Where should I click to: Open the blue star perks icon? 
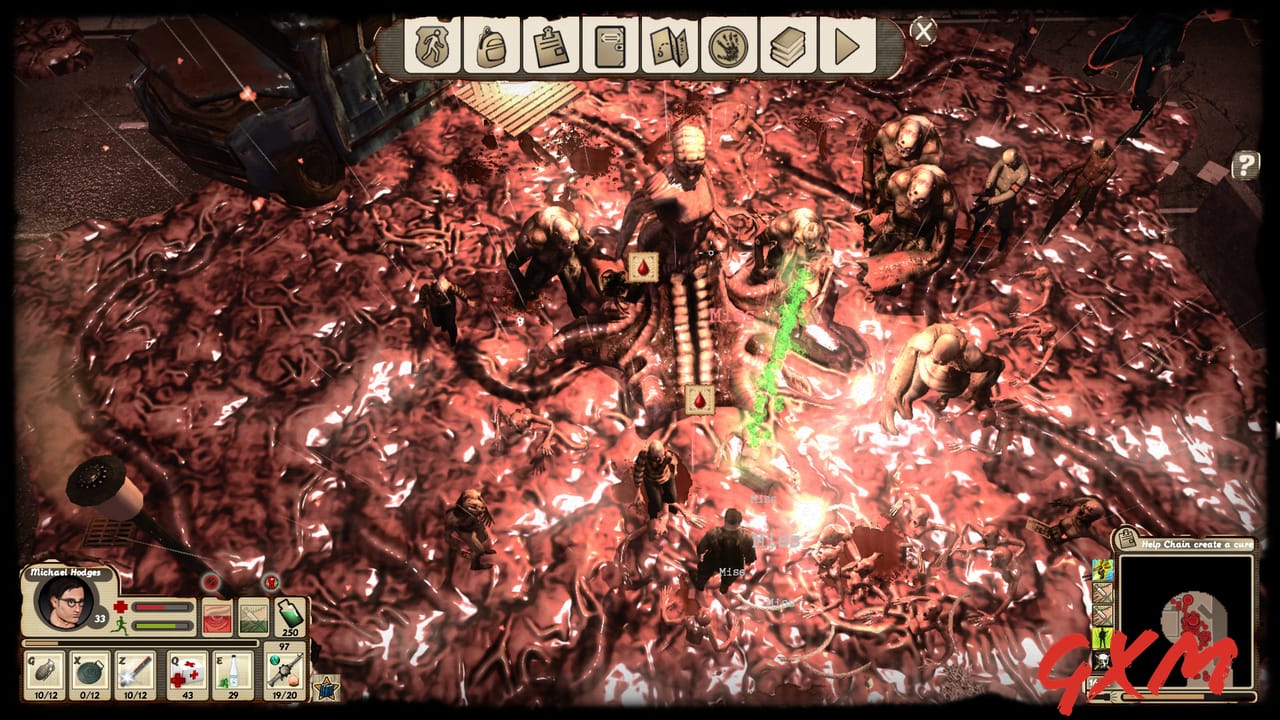pos(327,687)
